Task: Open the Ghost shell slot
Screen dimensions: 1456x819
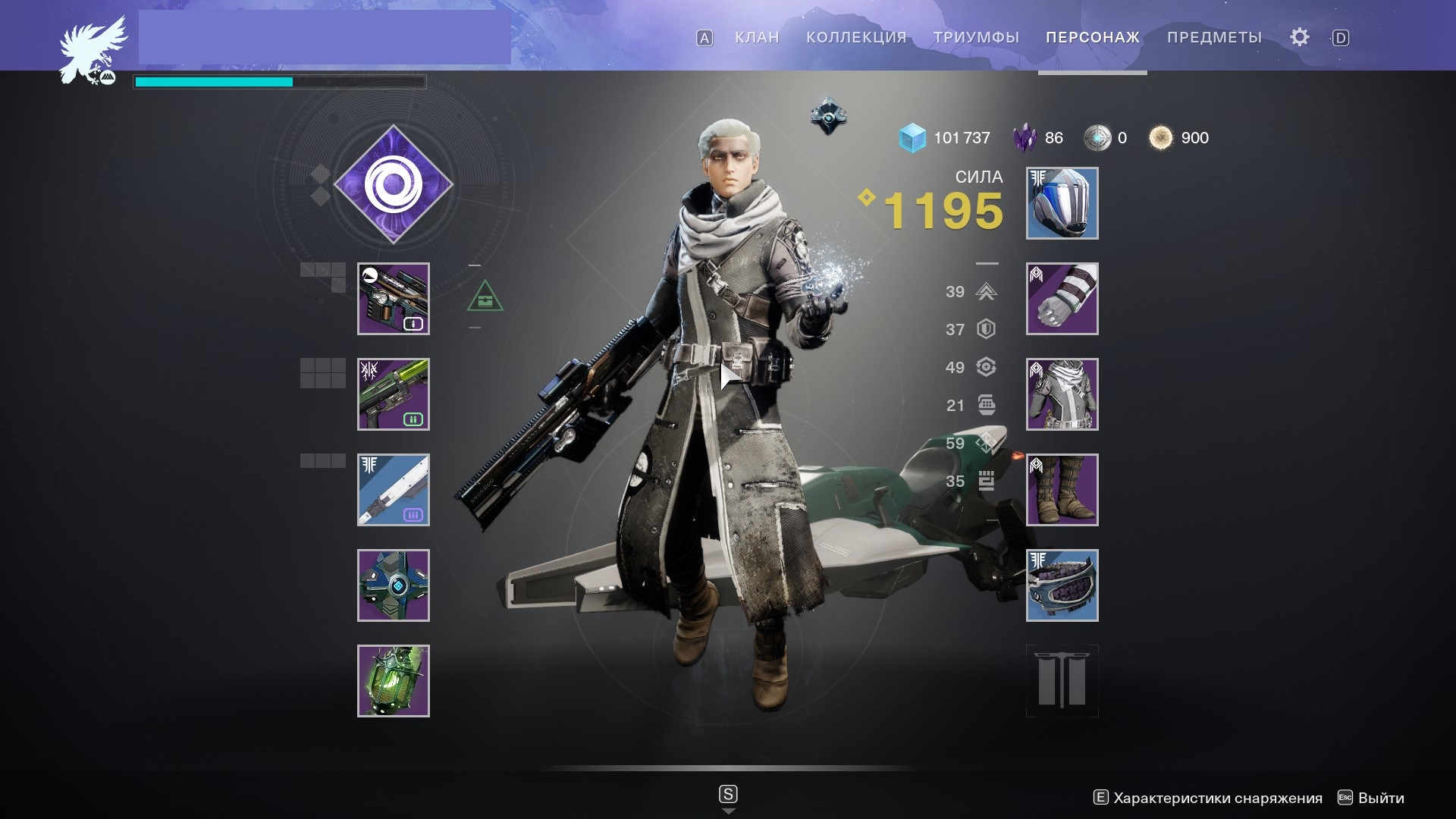Action: [x=394, y=585]
